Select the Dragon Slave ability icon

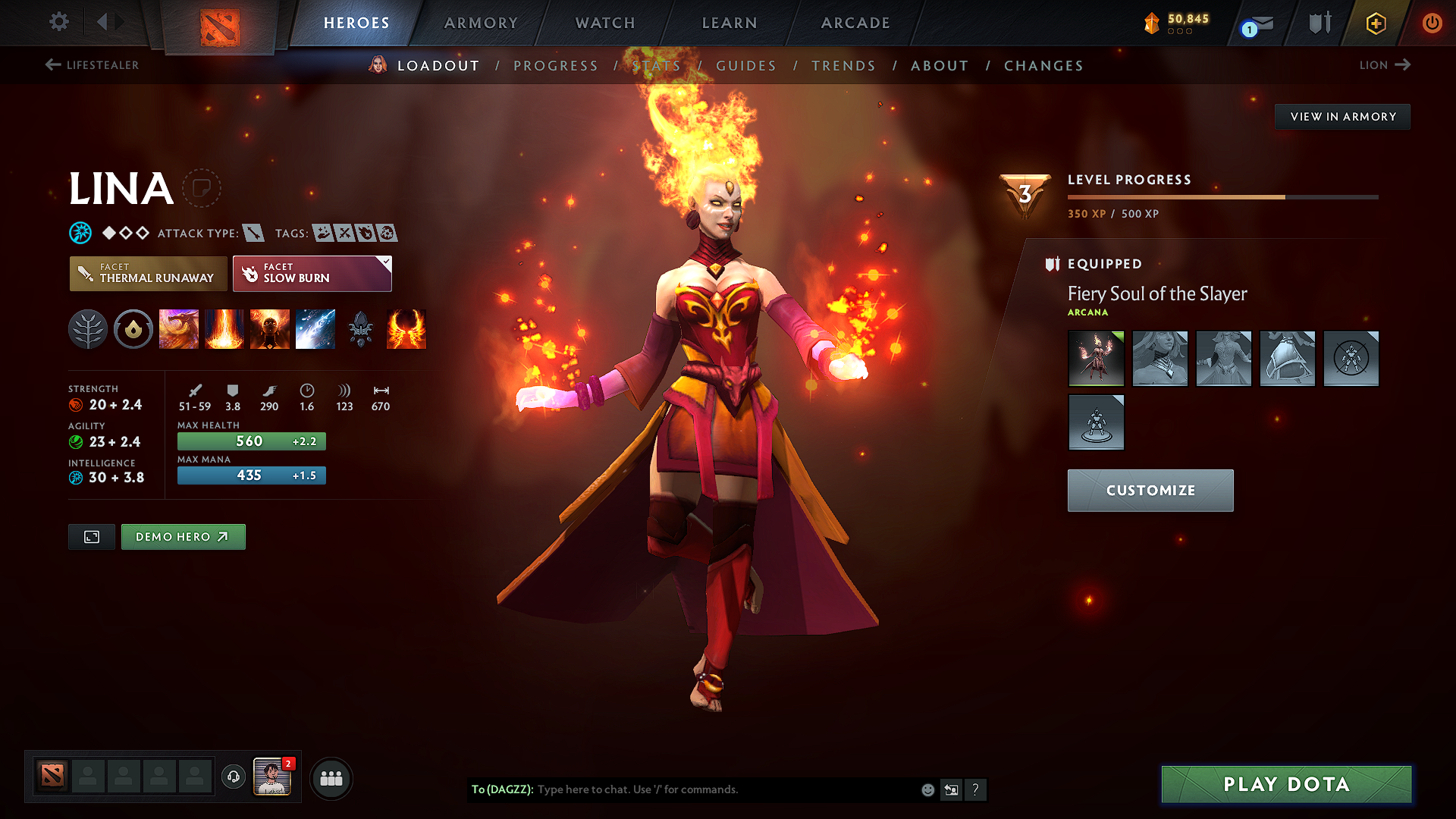pos(179,328)
